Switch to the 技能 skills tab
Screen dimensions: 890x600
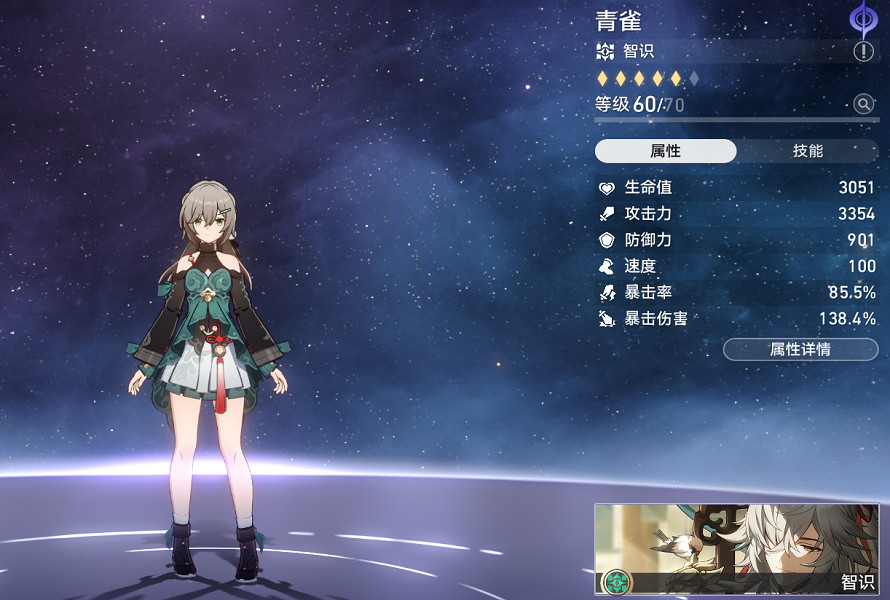pos(807,151)
